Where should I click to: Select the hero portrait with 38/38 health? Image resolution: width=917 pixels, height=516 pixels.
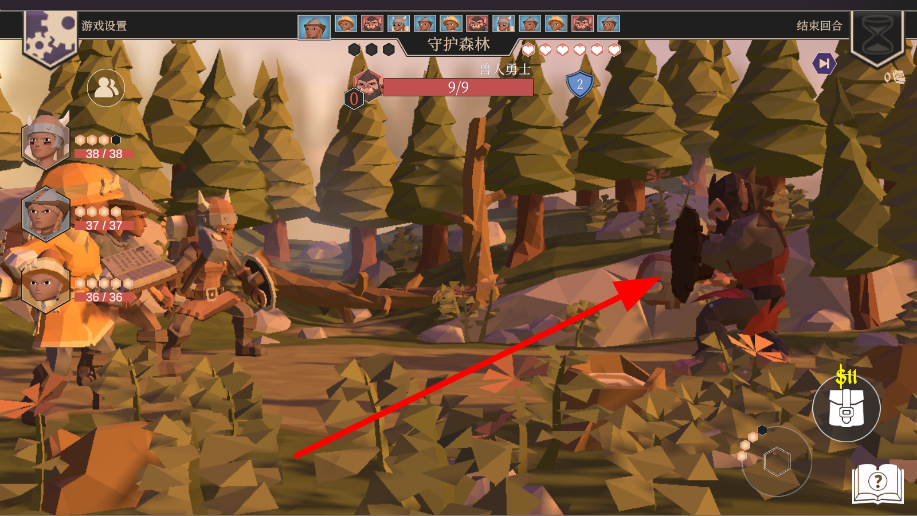(45, 141)
